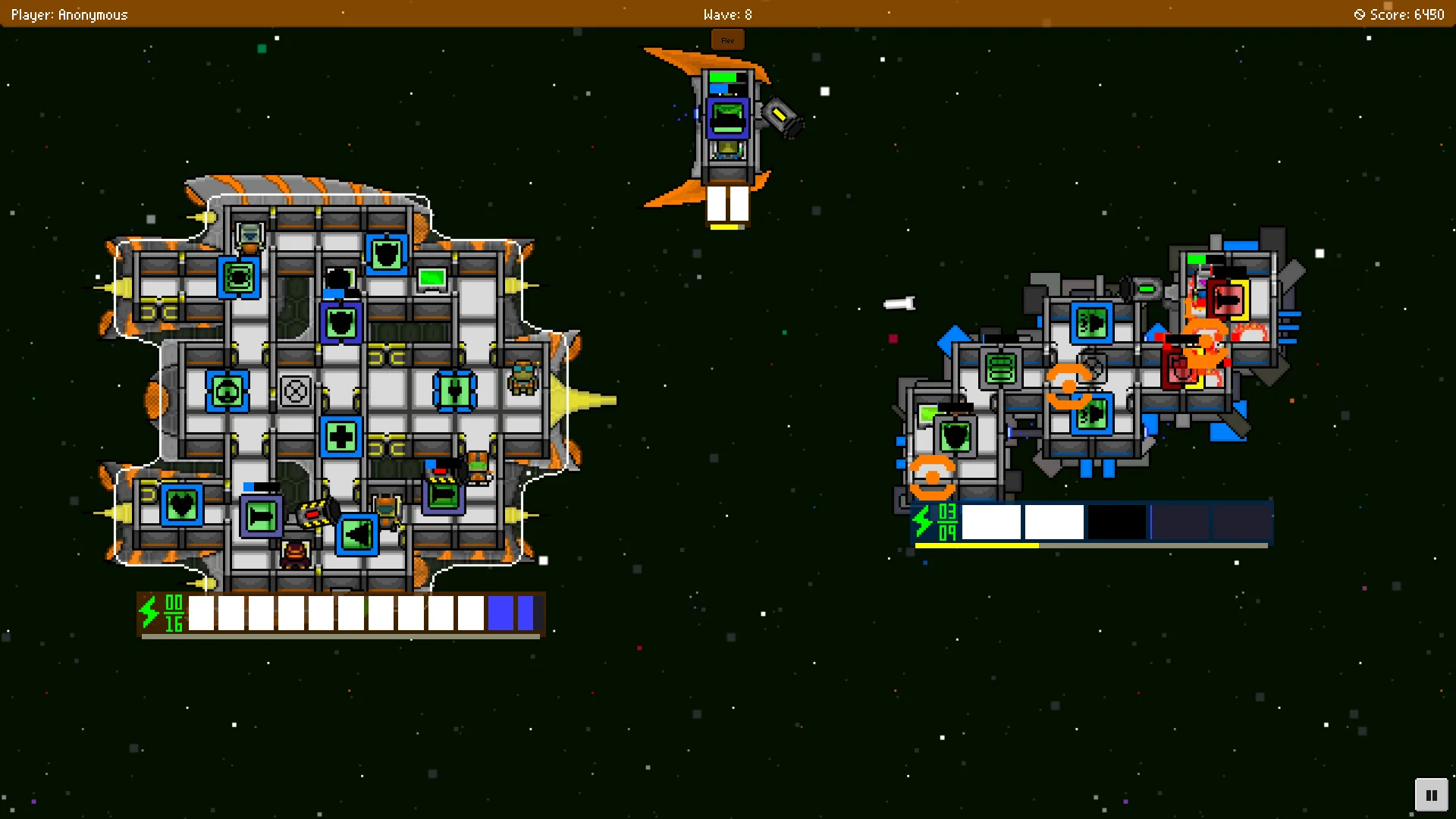1456x819 pixels.
Task: Click the Flee button above the fleeing ship
Action: [727, 39]
